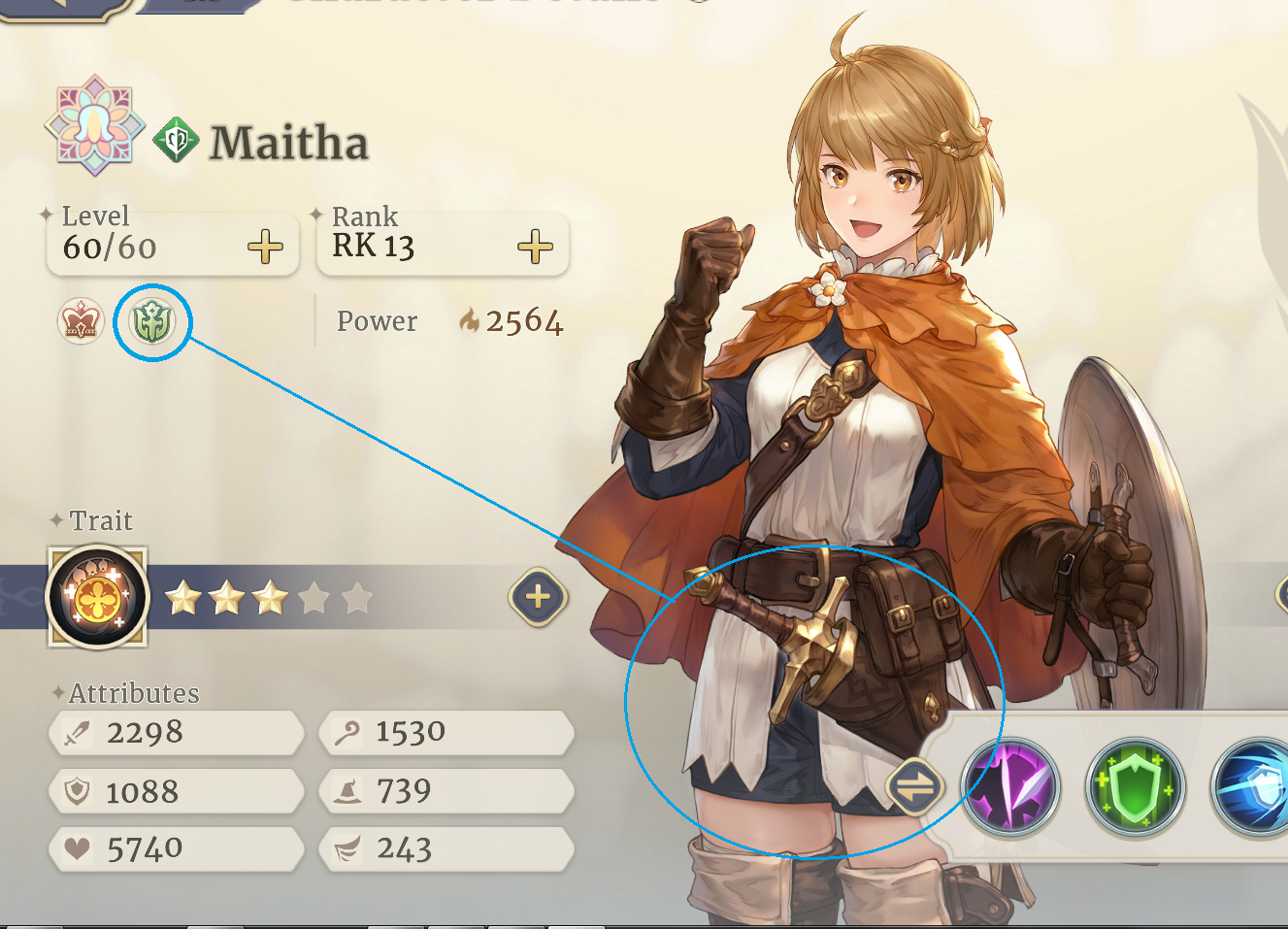Select the green trident shield badge
Image resolution: width=1288 pixels, height=929 pixels.
point(152,321)
